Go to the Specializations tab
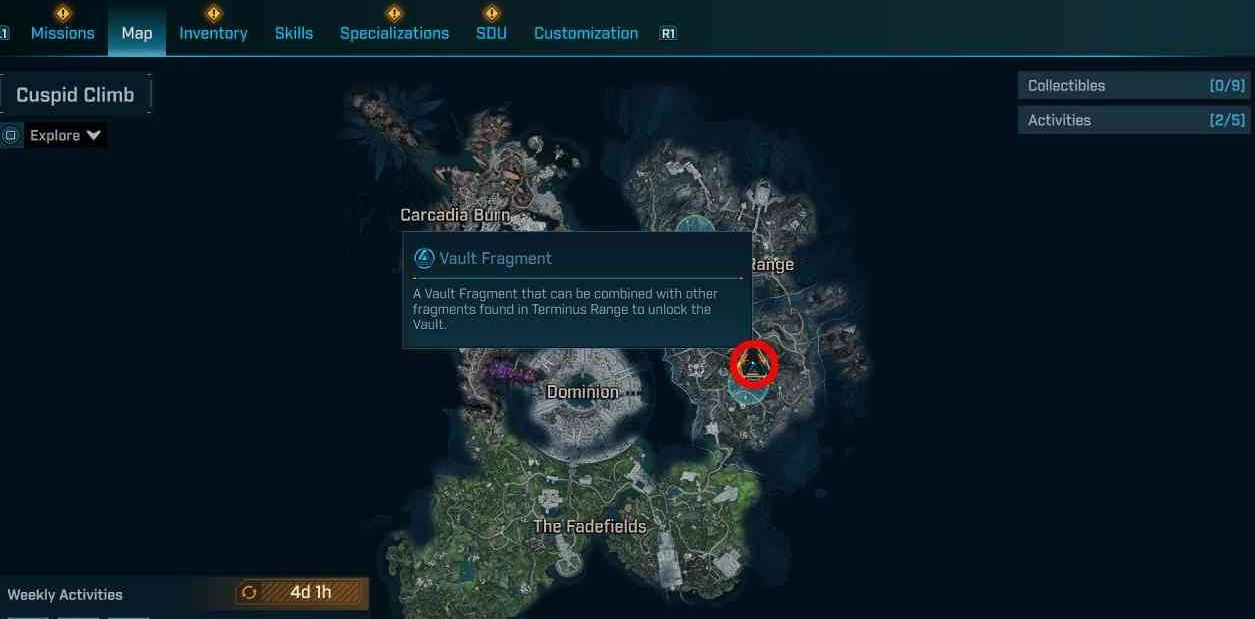Viewport: 1255px width, 619px height. click(394, 33)
